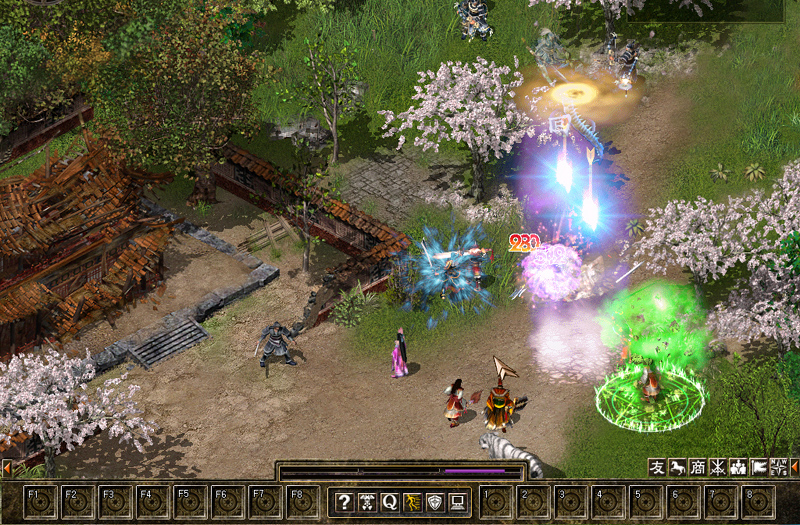Open the computer monitor system icon

tap(456, 502)
